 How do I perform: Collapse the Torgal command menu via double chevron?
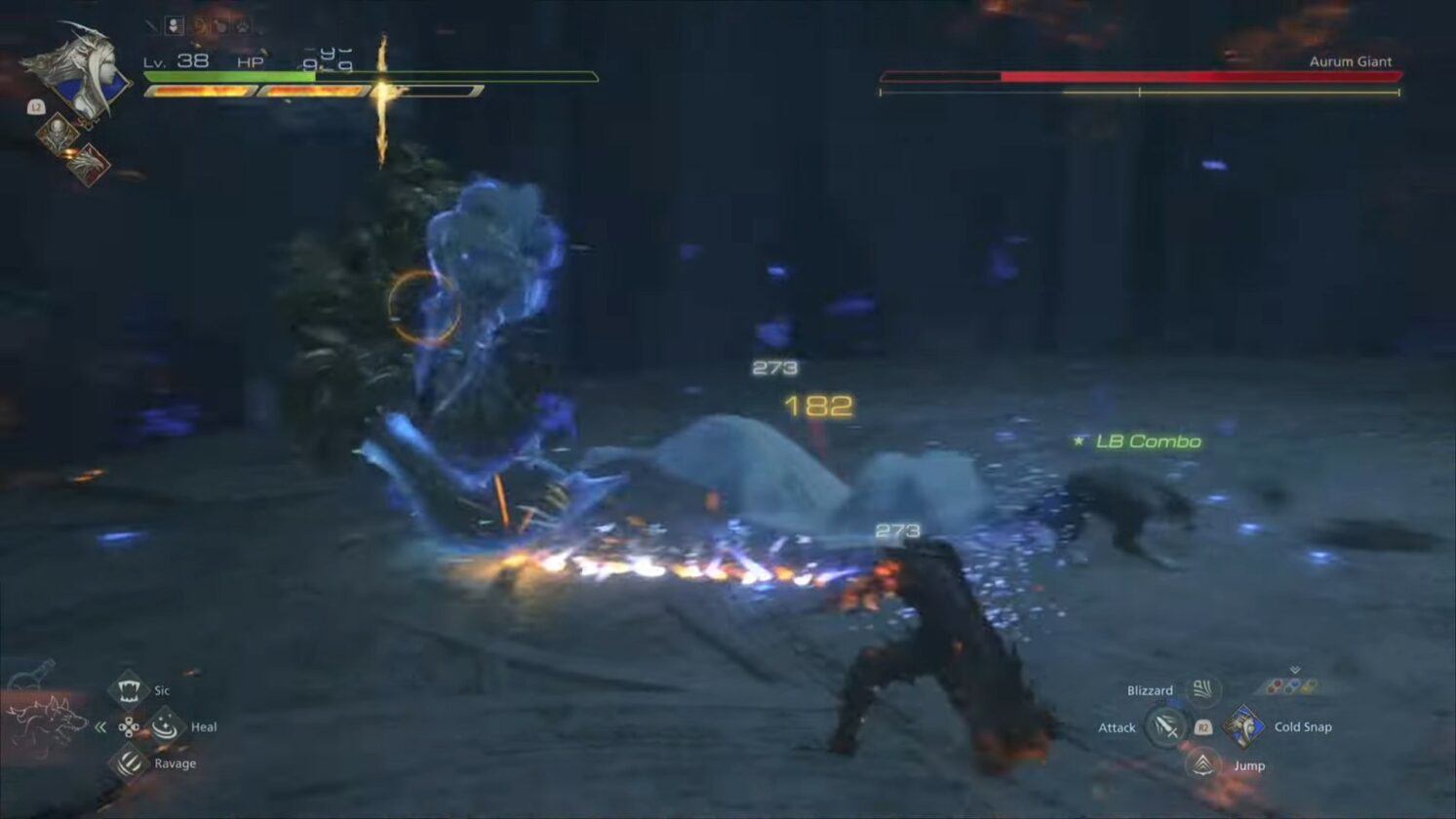pyautogui.click(x=100, y=724)
